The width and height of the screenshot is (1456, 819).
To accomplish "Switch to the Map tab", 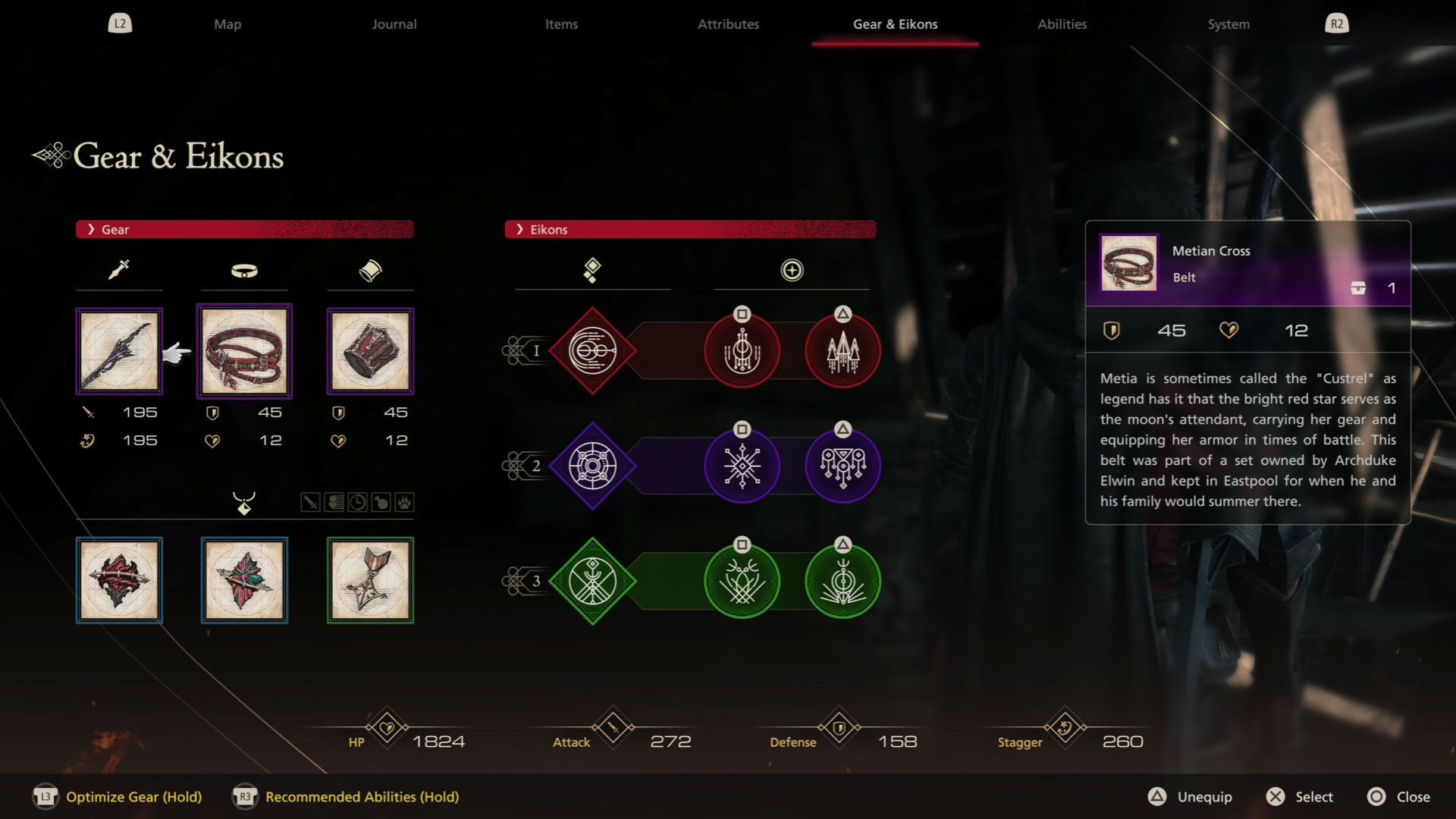I will coord(227,24).
